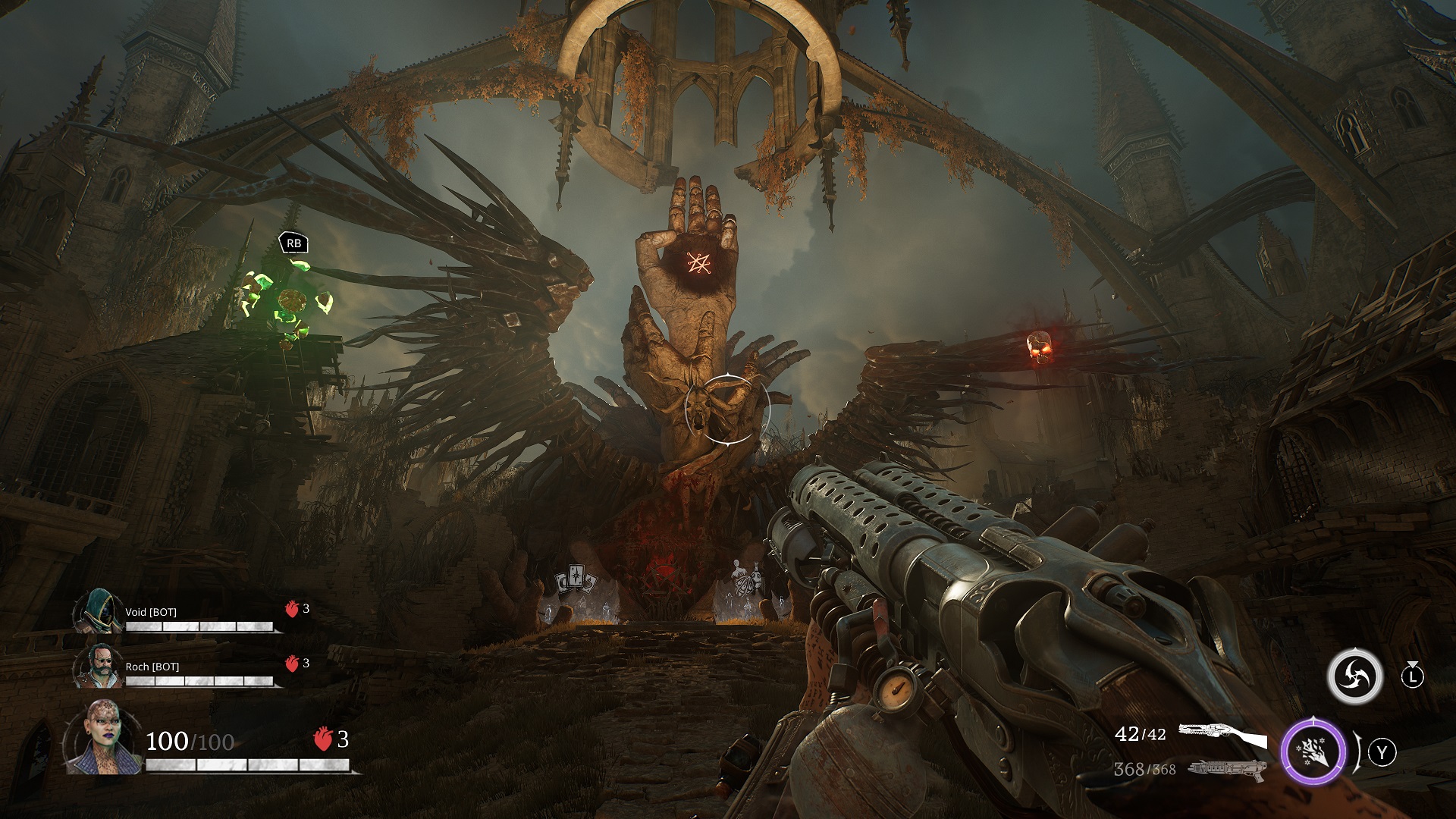Image resolution: width=1456 pixels, height=819 pixels.
Task: Switch to the secondary weapon icon
Action: point(1227,768)
